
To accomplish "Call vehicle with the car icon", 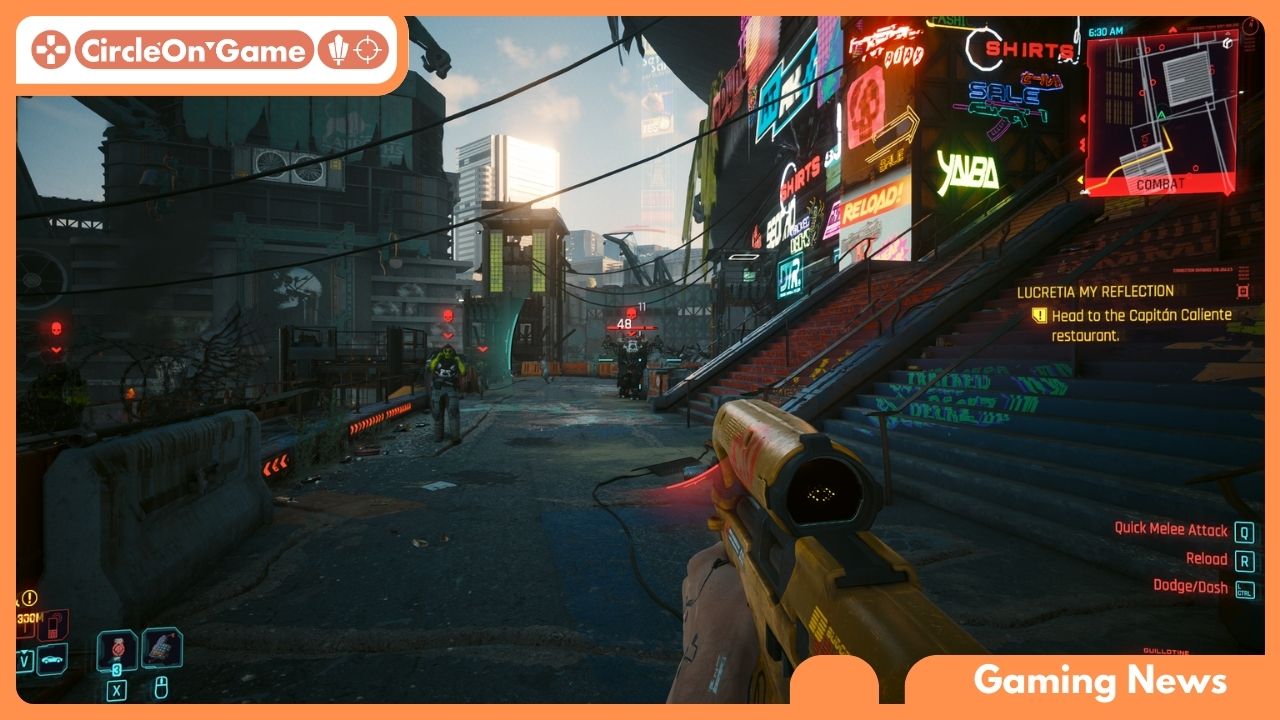I will pyautogui.click(x=52, y=659).
